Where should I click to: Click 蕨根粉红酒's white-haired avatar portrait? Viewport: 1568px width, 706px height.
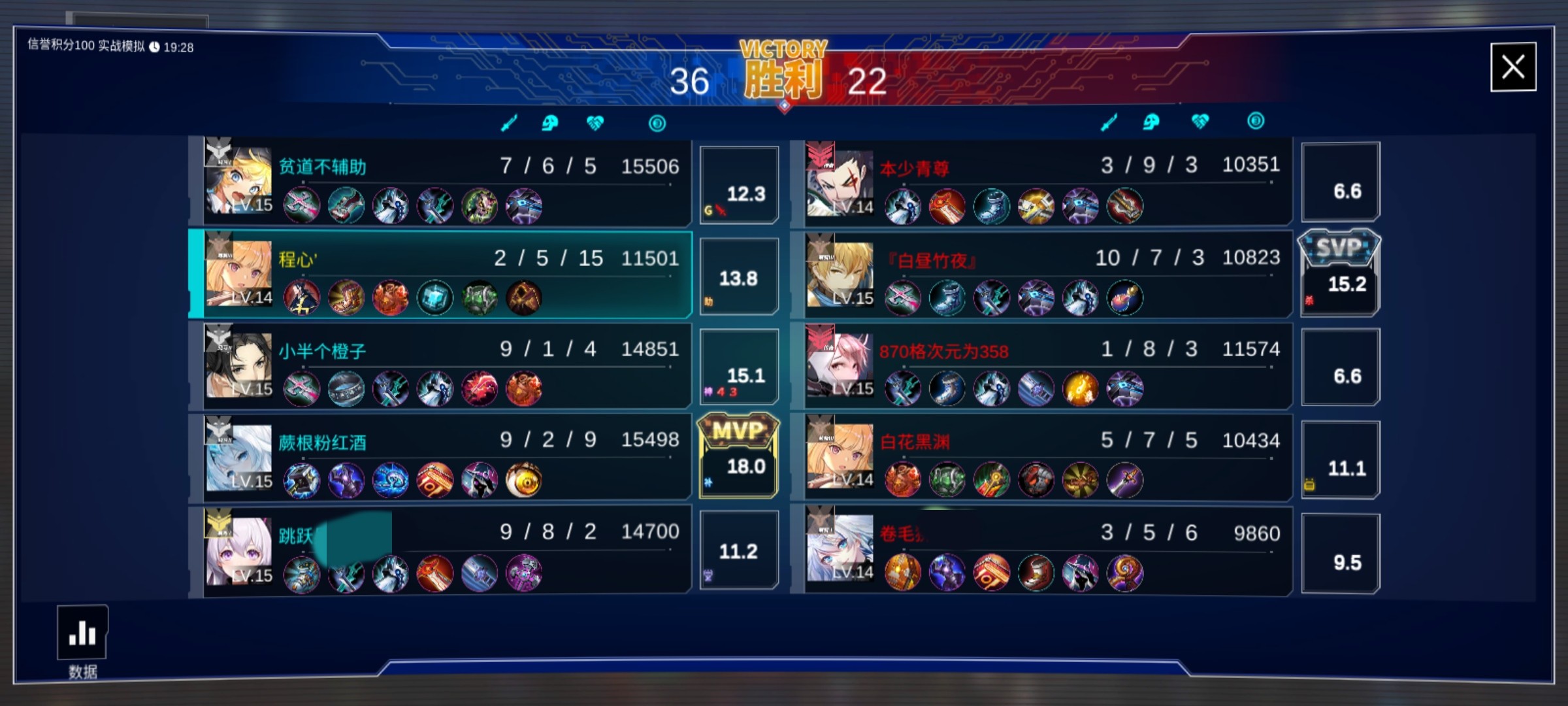coord(238,457)
